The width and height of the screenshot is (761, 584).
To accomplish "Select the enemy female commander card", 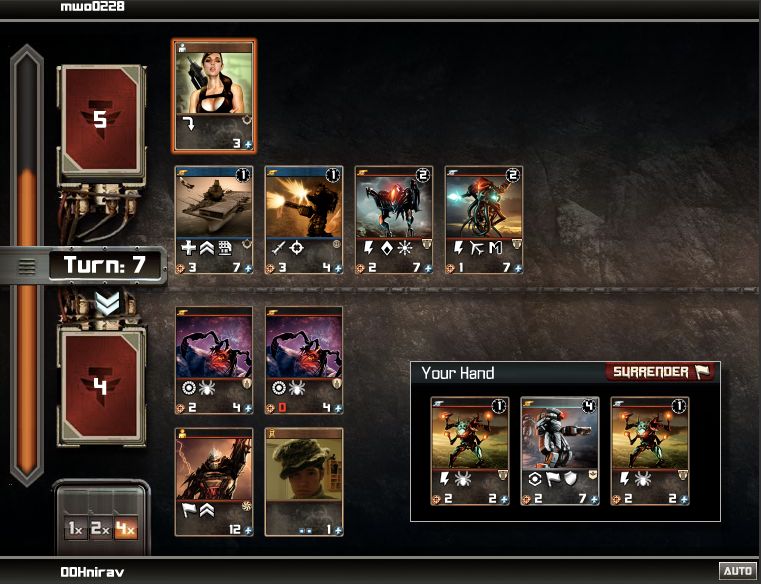I will [x=214, y=96].
